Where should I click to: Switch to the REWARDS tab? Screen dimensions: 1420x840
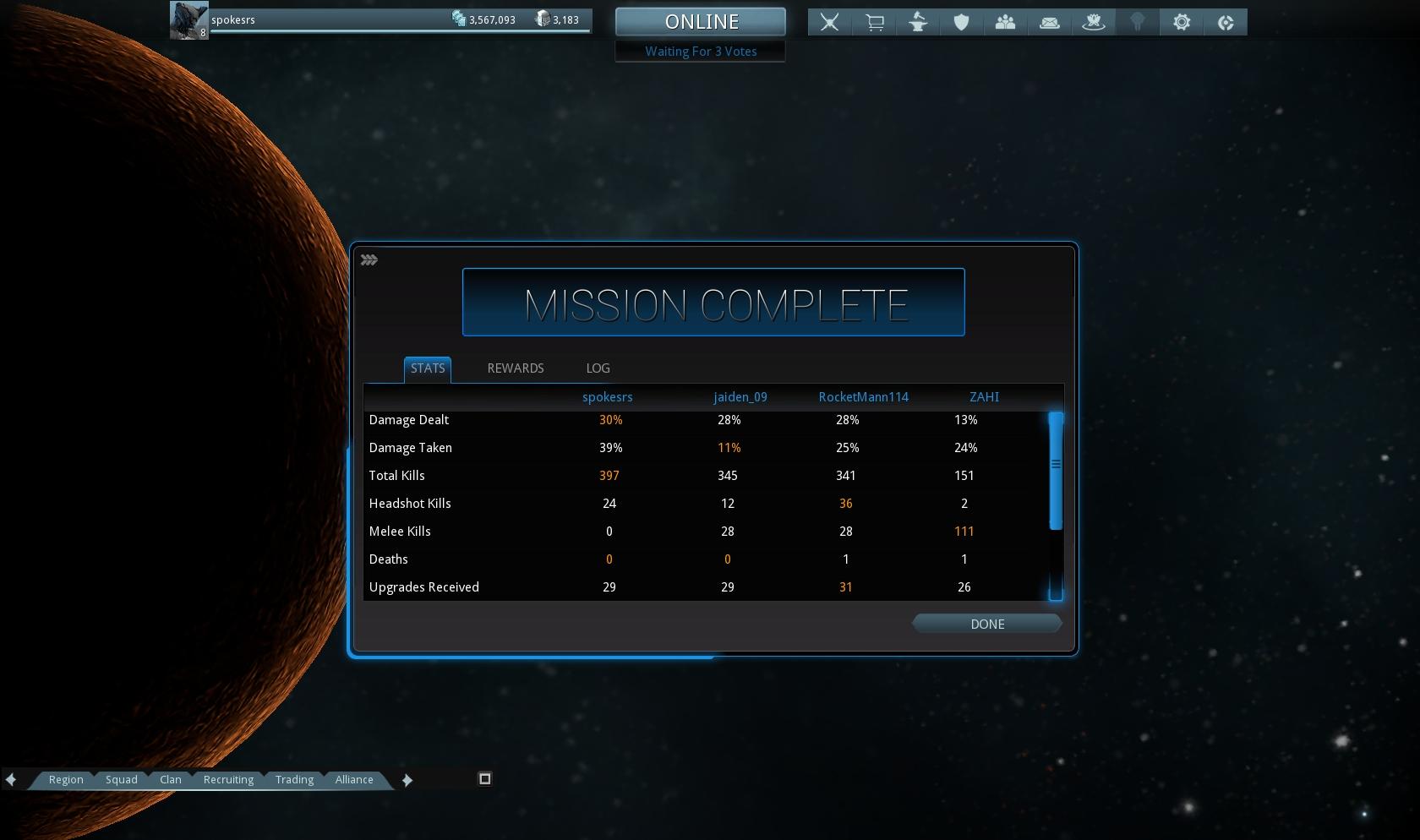tap(515, 368)
